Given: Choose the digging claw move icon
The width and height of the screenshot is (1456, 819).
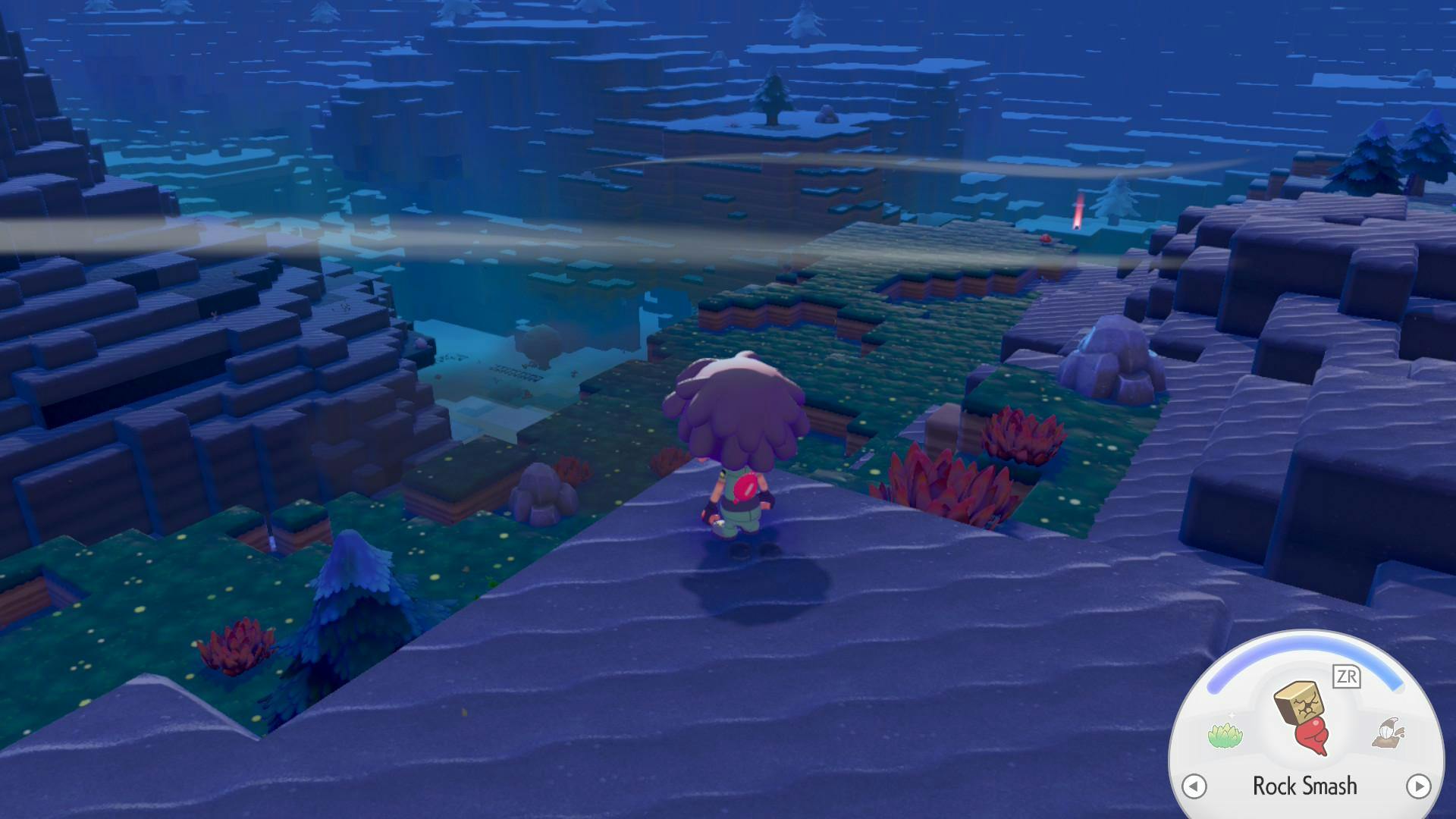Looking at the screenshot, I should tap(1388, 733).
